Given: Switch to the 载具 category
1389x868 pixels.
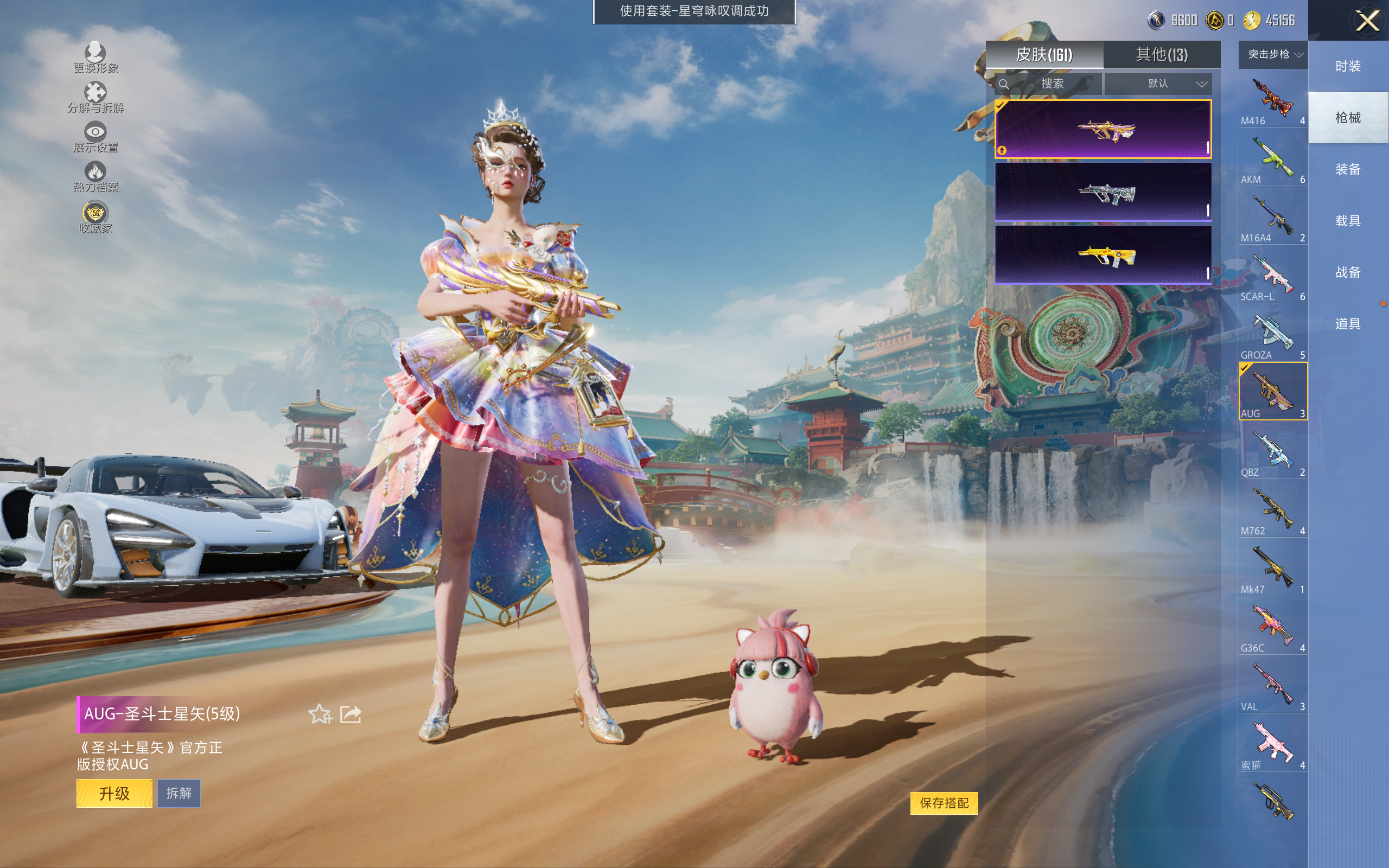Looking at the screenshot, I should pyautogui.click(x=1348, y=221).
